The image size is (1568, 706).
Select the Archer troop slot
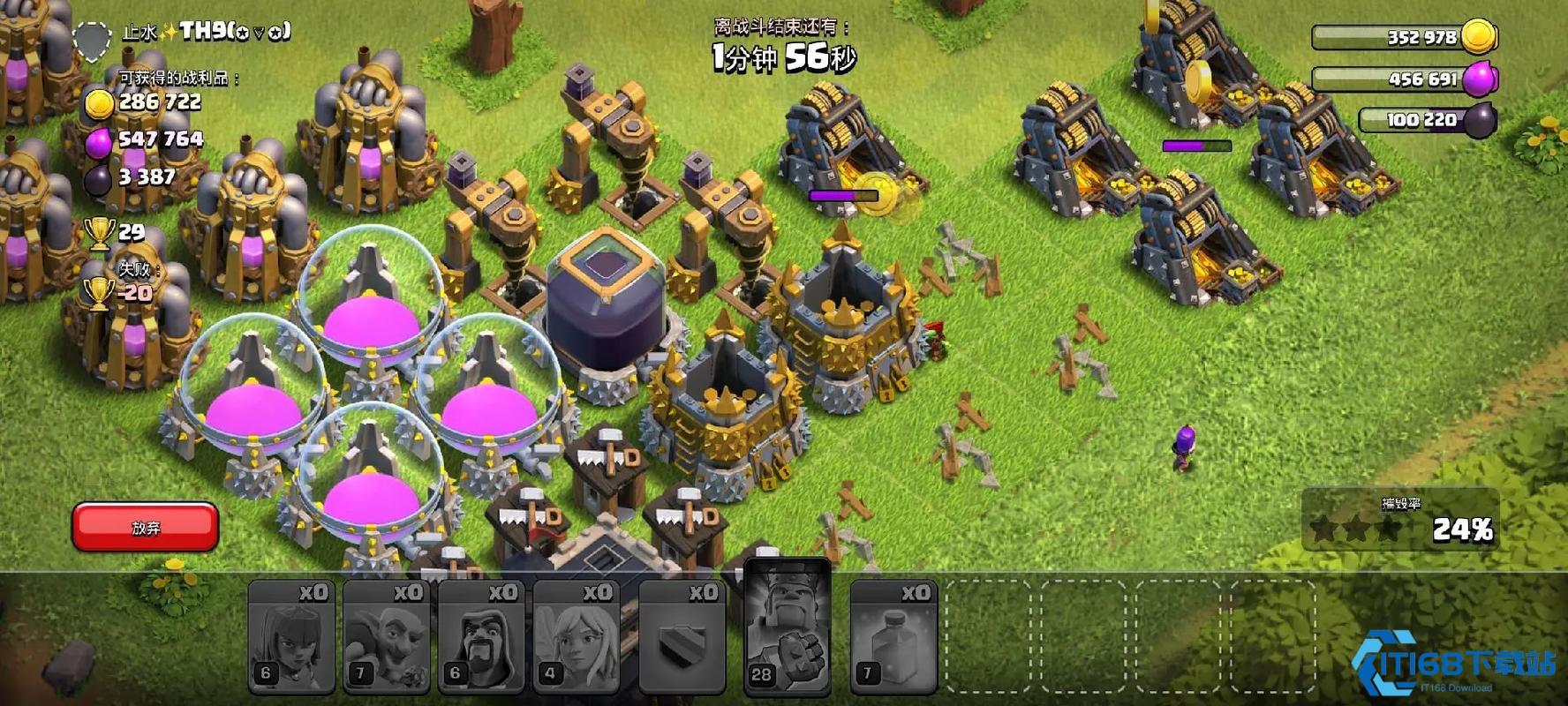click(x=290, y=636)
